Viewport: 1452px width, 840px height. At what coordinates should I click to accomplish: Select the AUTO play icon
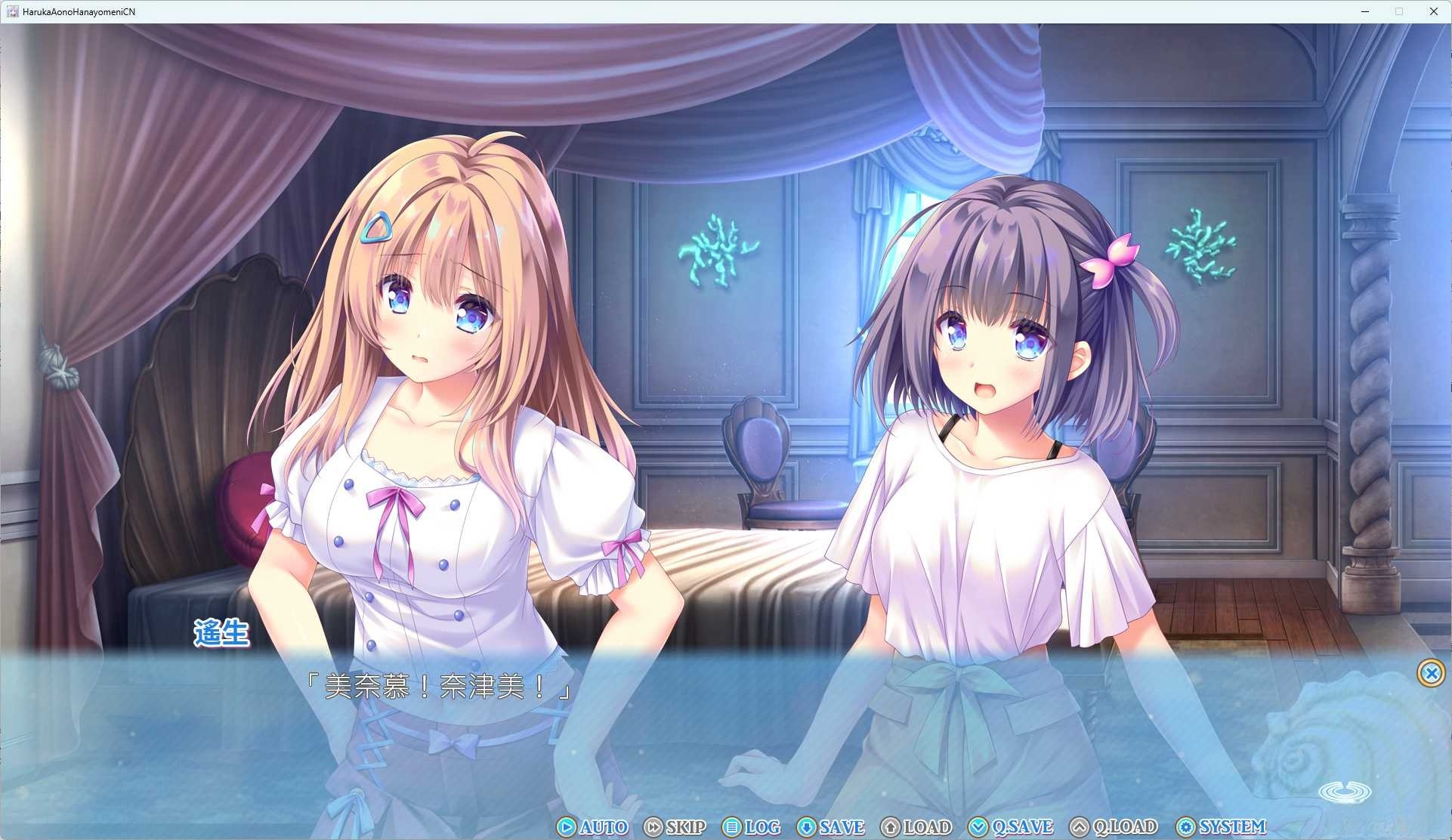pos(566,827)
